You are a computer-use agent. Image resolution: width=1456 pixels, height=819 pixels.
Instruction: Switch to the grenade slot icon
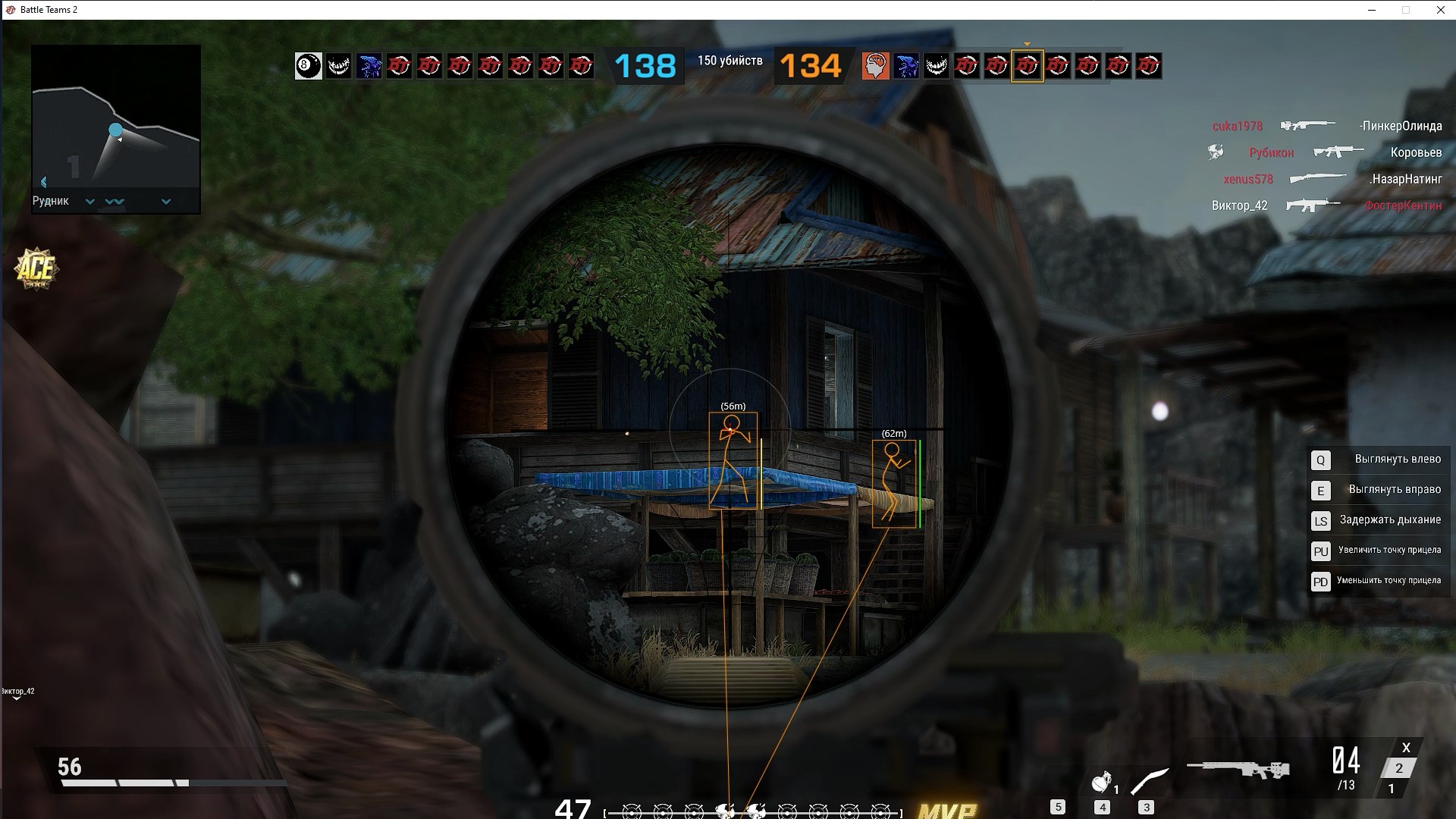point(1102,782)
